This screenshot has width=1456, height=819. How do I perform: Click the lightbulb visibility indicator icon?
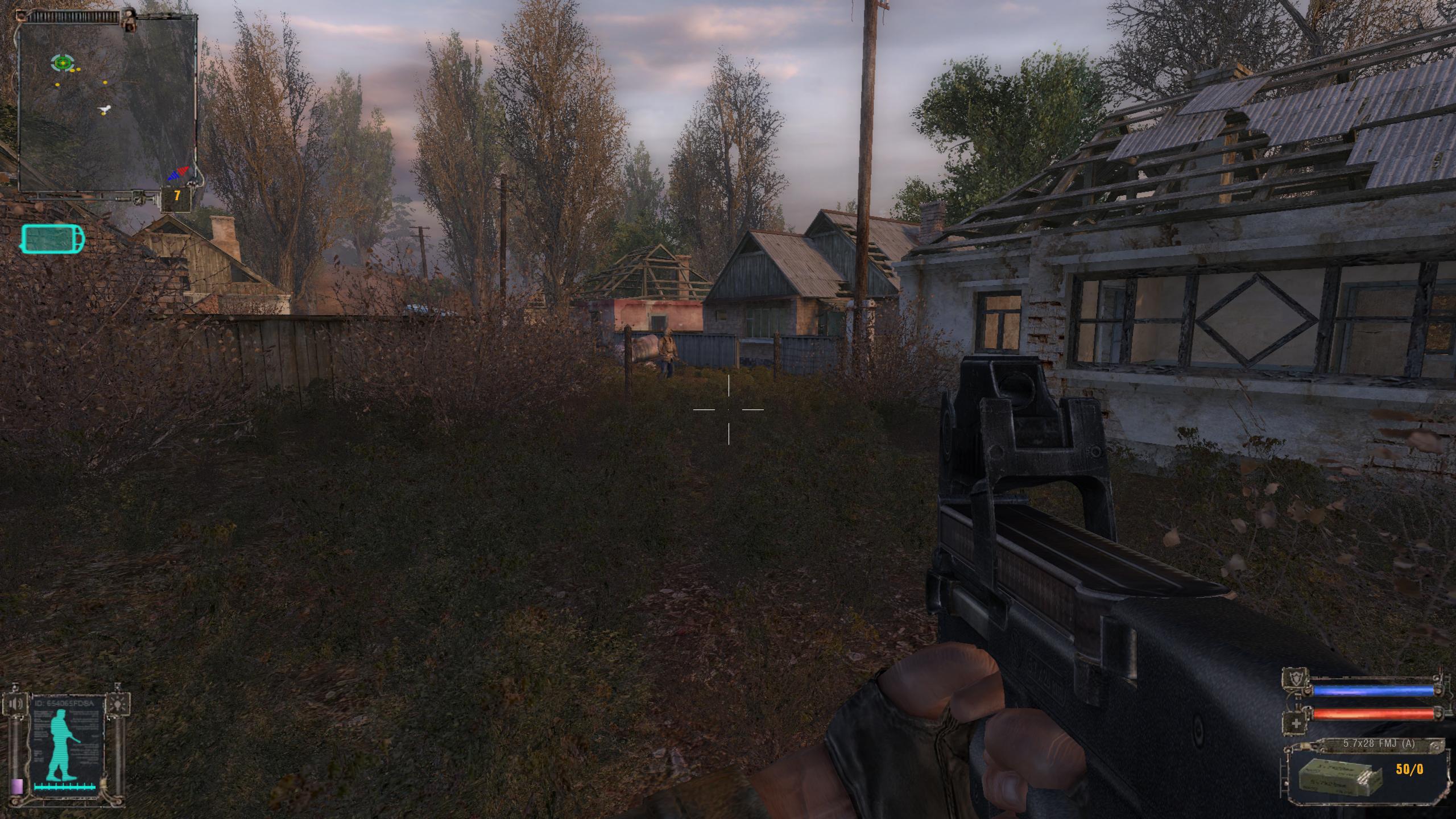click(120, 704)
